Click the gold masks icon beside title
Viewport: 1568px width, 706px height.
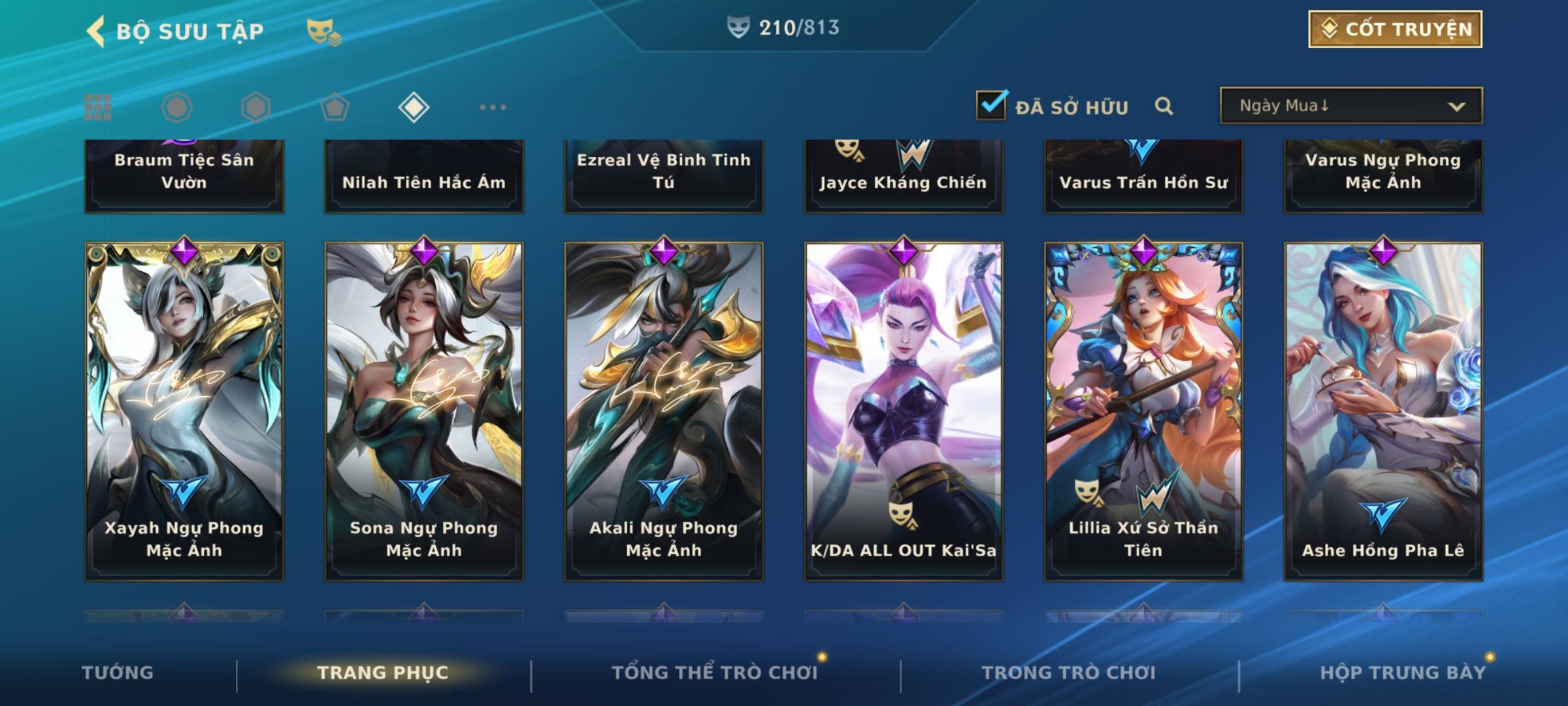[323, 31]
